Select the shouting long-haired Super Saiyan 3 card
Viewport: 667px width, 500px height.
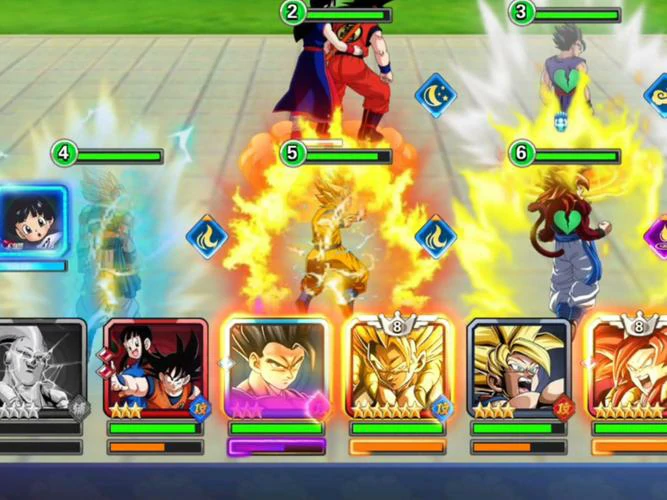click(519, 367)
